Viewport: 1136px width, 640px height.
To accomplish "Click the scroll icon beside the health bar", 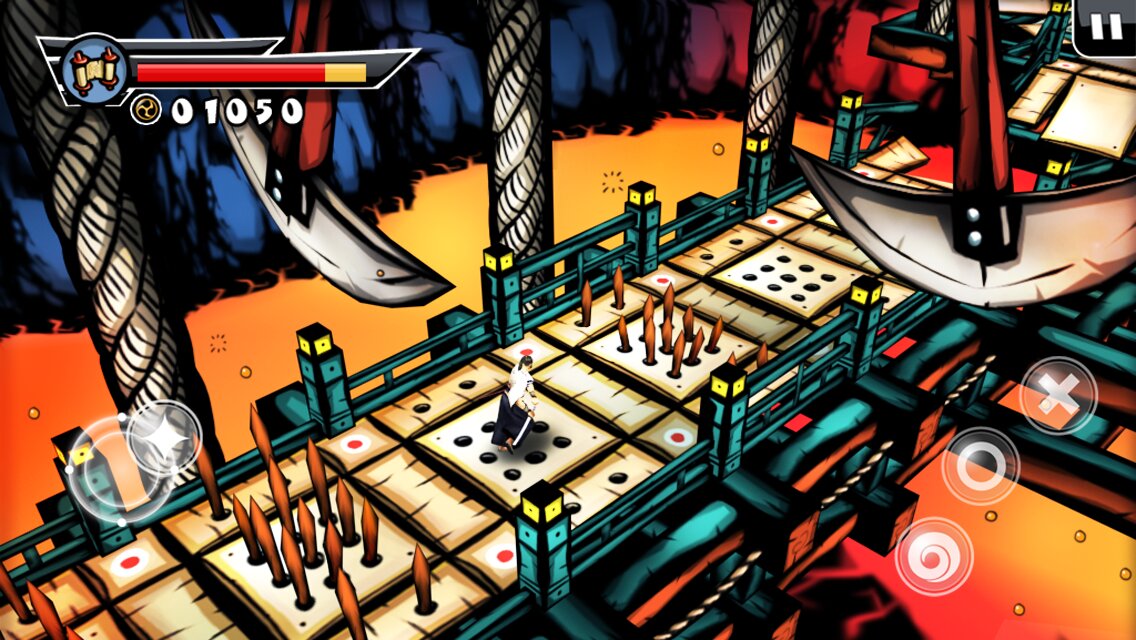I will tap(88, 68).
